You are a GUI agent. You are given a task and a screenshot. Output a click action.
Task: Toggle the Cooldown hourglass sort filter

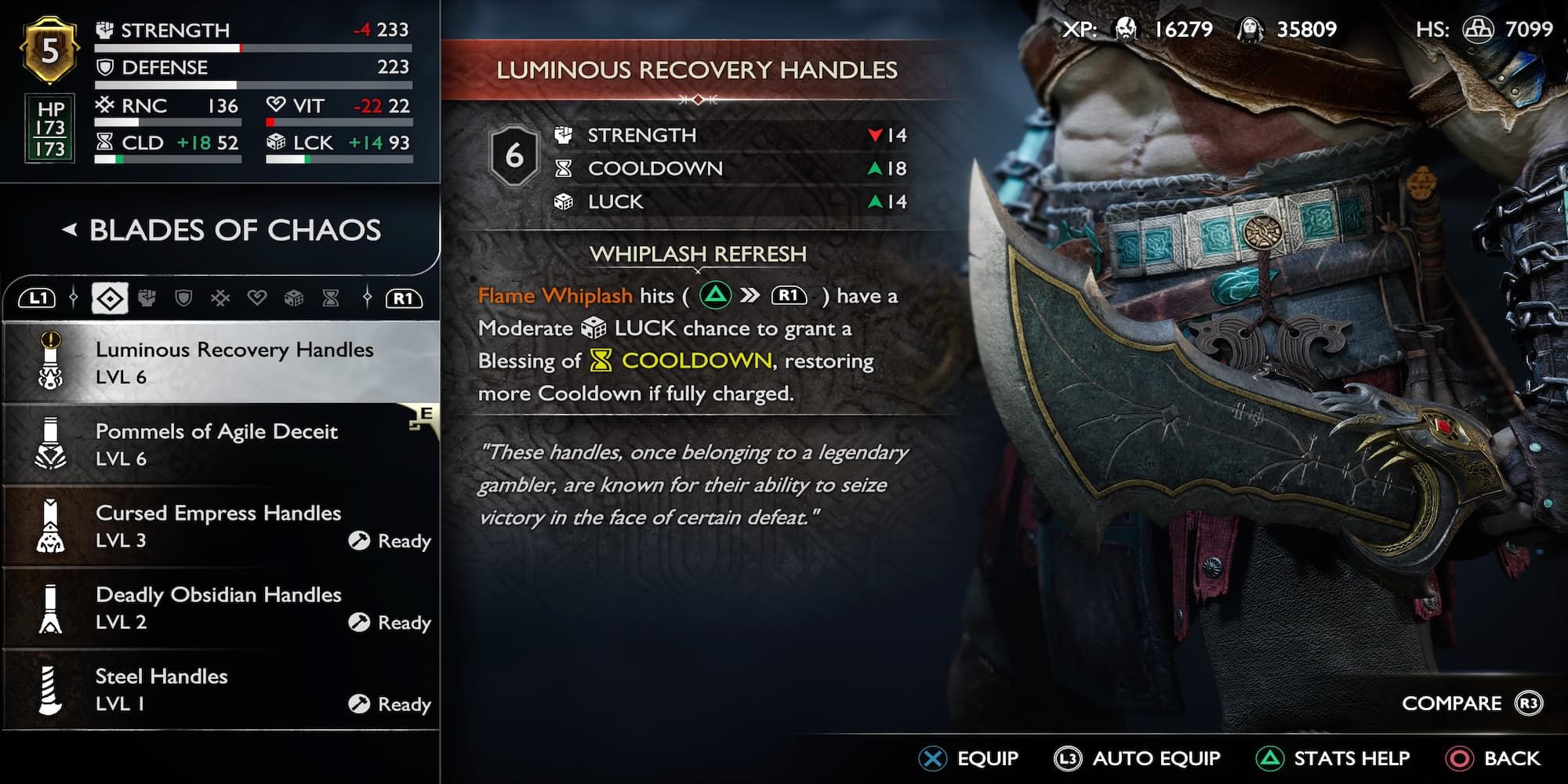click(x=329, y=299)
